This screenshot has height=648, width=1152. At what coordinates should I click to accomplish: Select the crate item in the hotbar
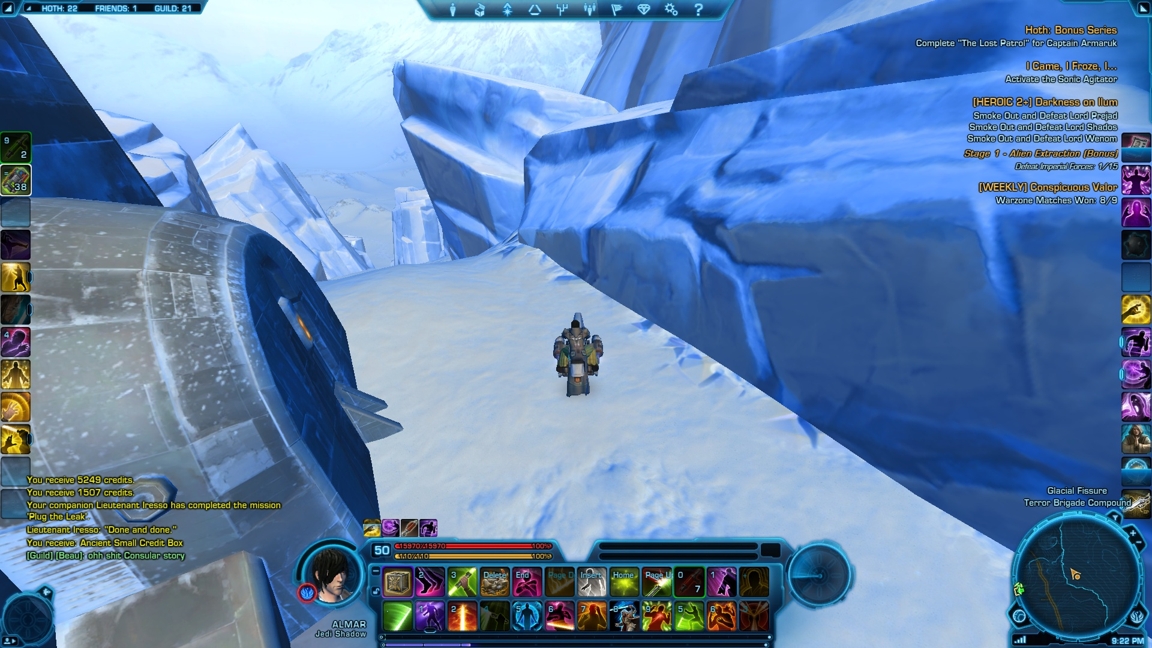[x=398, y=582]
